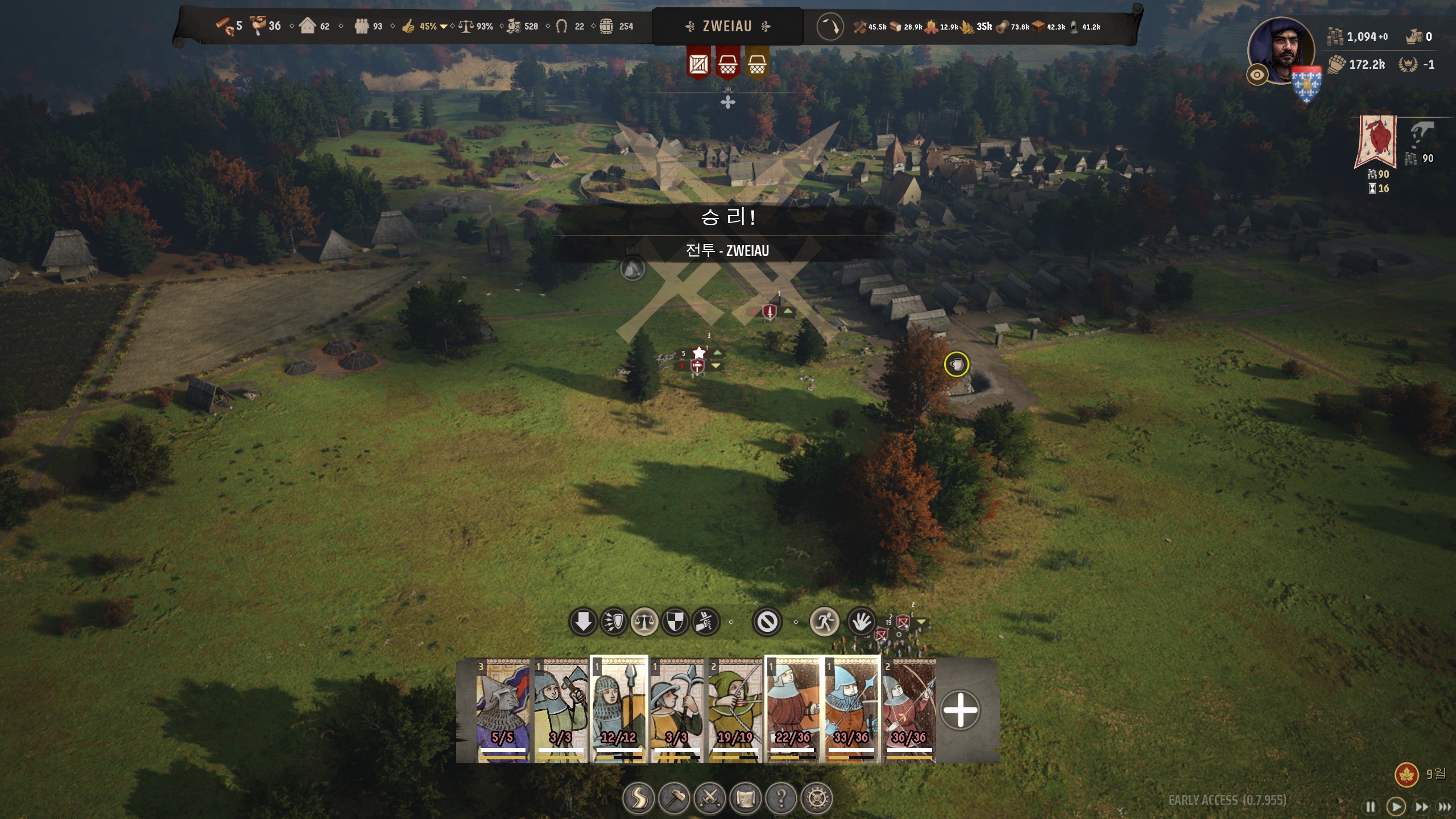1456x819 pixels.
Task: Open the question mark help menu
Action: pyautogui.click(x=781, y=799)
